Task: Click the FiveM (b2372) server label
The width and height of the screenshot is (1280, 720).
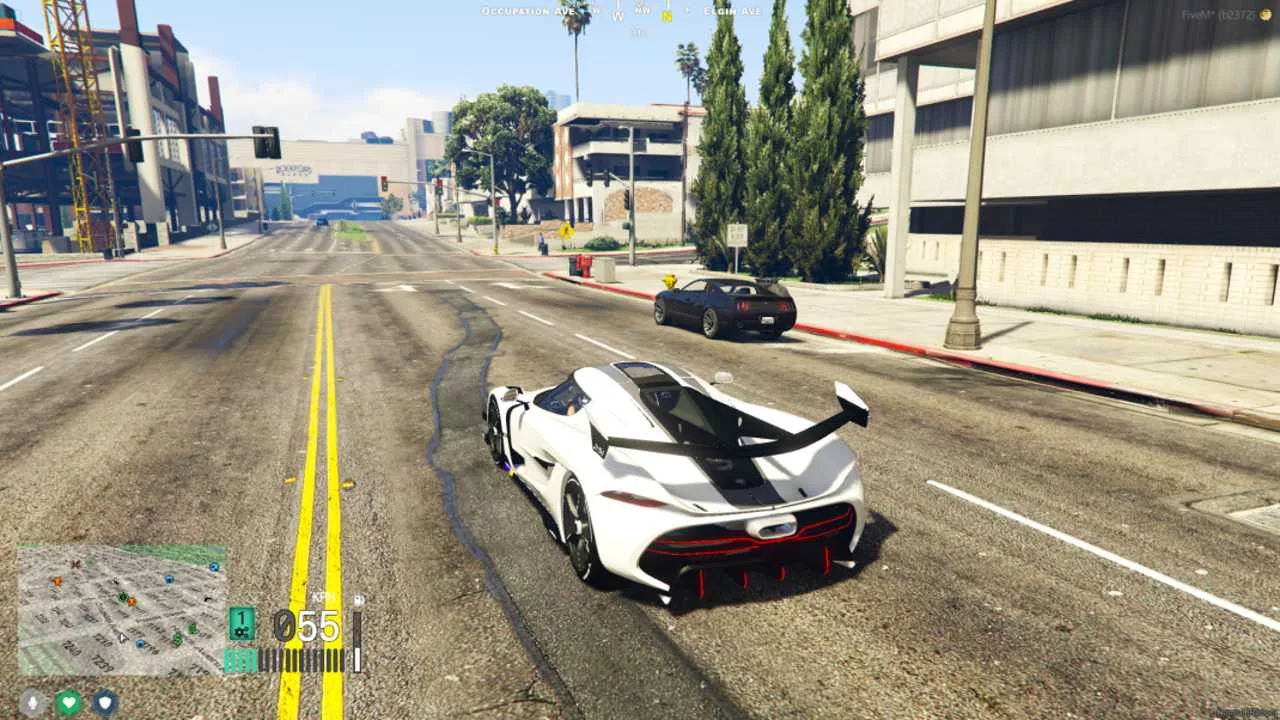Action: (x=1220, y=14)
